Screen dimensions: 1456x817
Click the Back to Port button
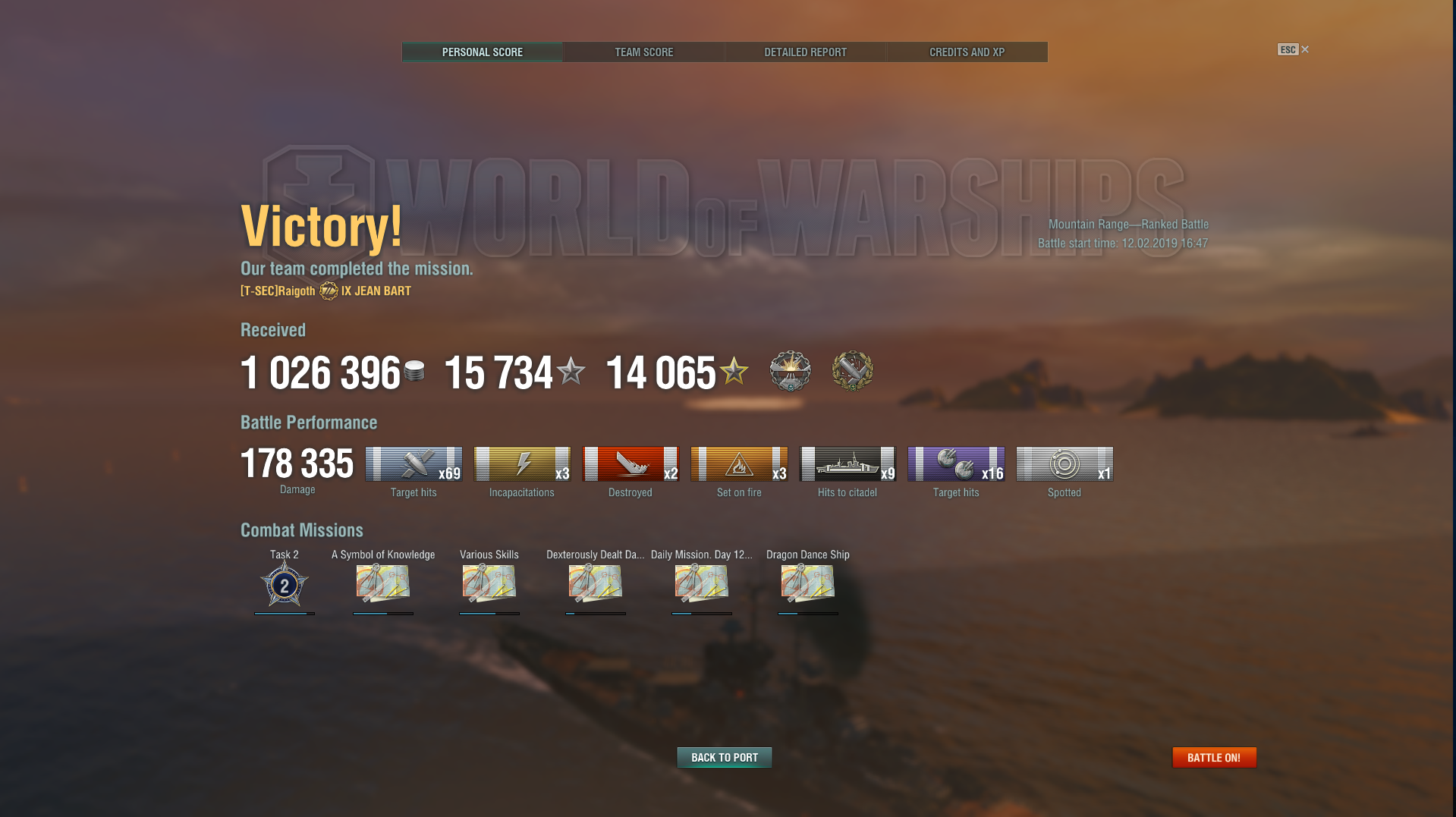pyautogui.click(x=724, y=757)
